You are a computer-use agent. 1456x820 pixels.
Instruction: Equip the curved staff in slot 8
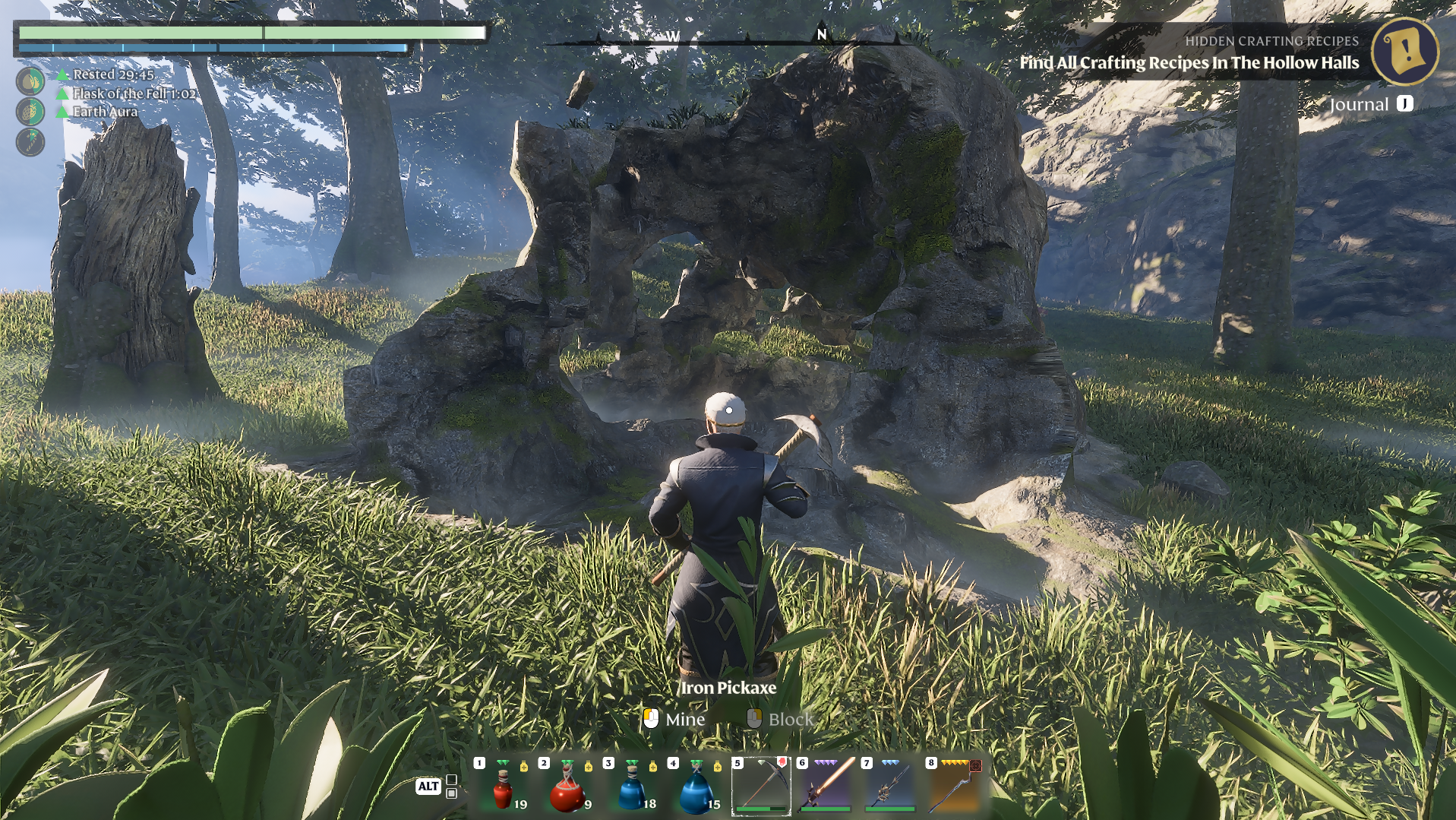click(955, 786)
